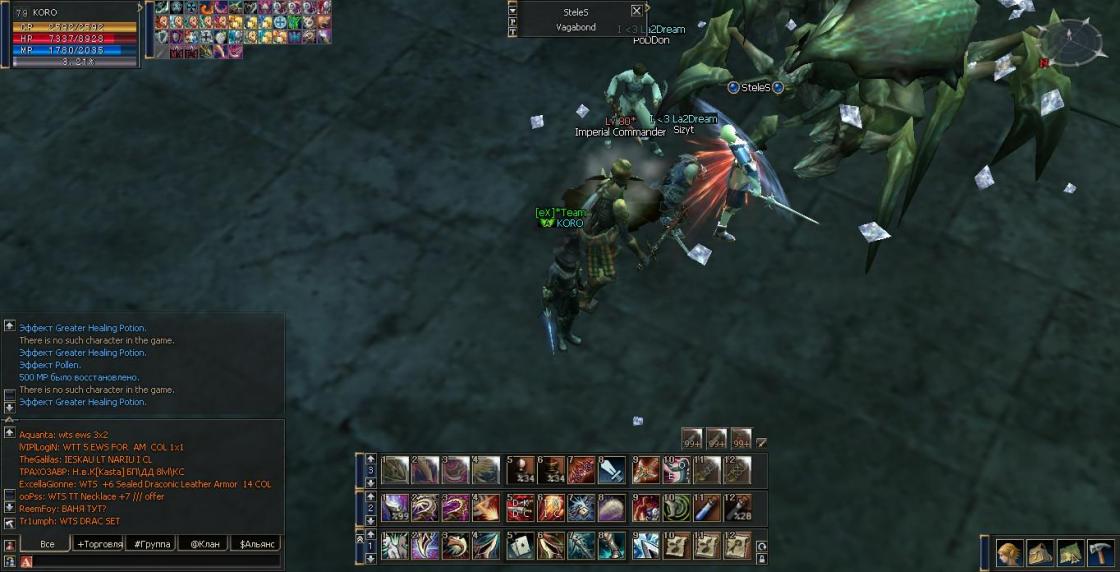The height and width of the screenshot is (572, 1120).
Task: Close the SteleS target window
Action: (637, 11)
